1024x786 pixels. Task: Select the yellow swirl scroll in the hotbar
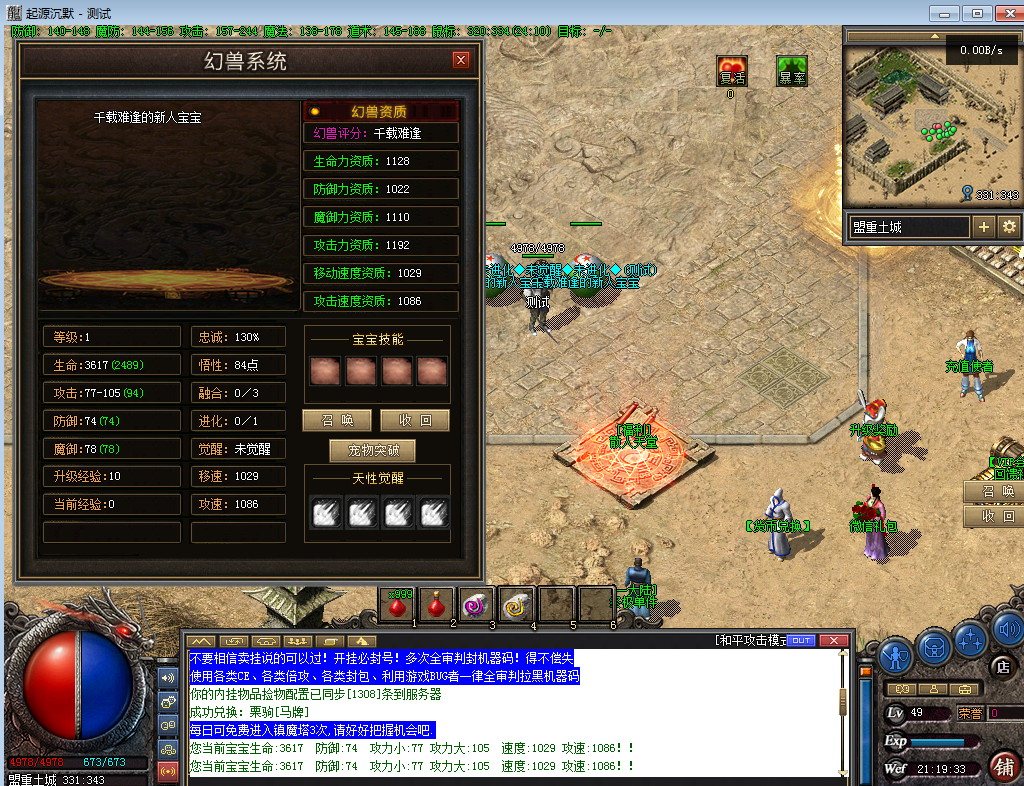[x=516, y=605]
